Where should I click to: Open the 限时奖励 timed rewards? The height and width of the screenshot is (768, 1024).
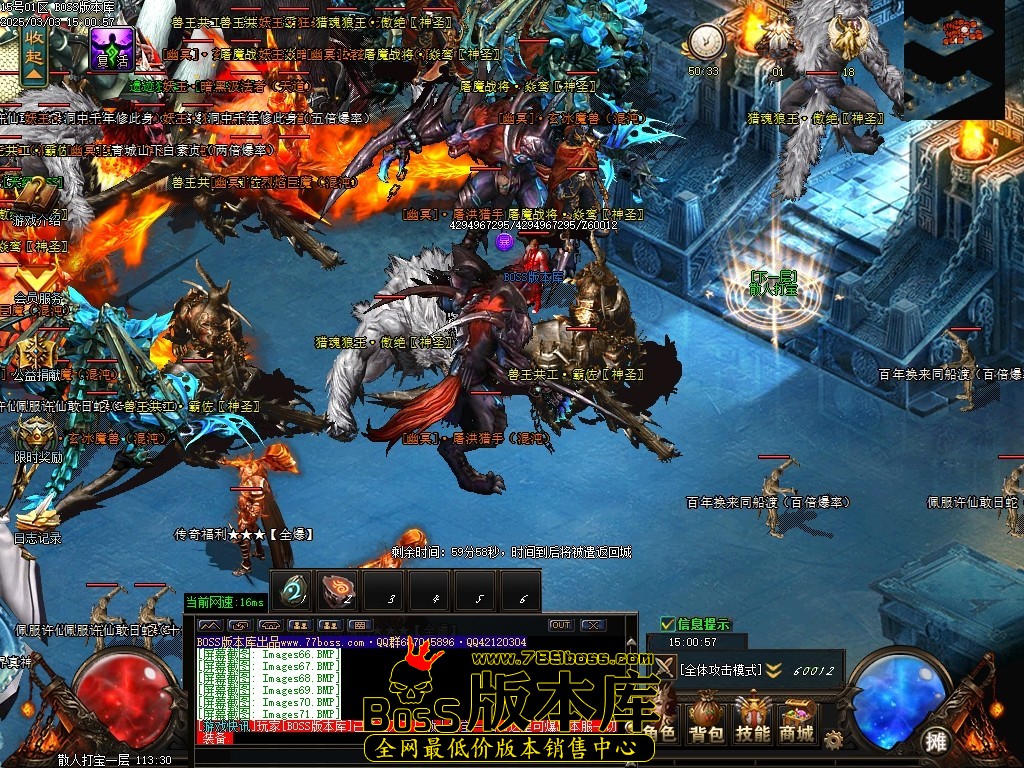37,438
